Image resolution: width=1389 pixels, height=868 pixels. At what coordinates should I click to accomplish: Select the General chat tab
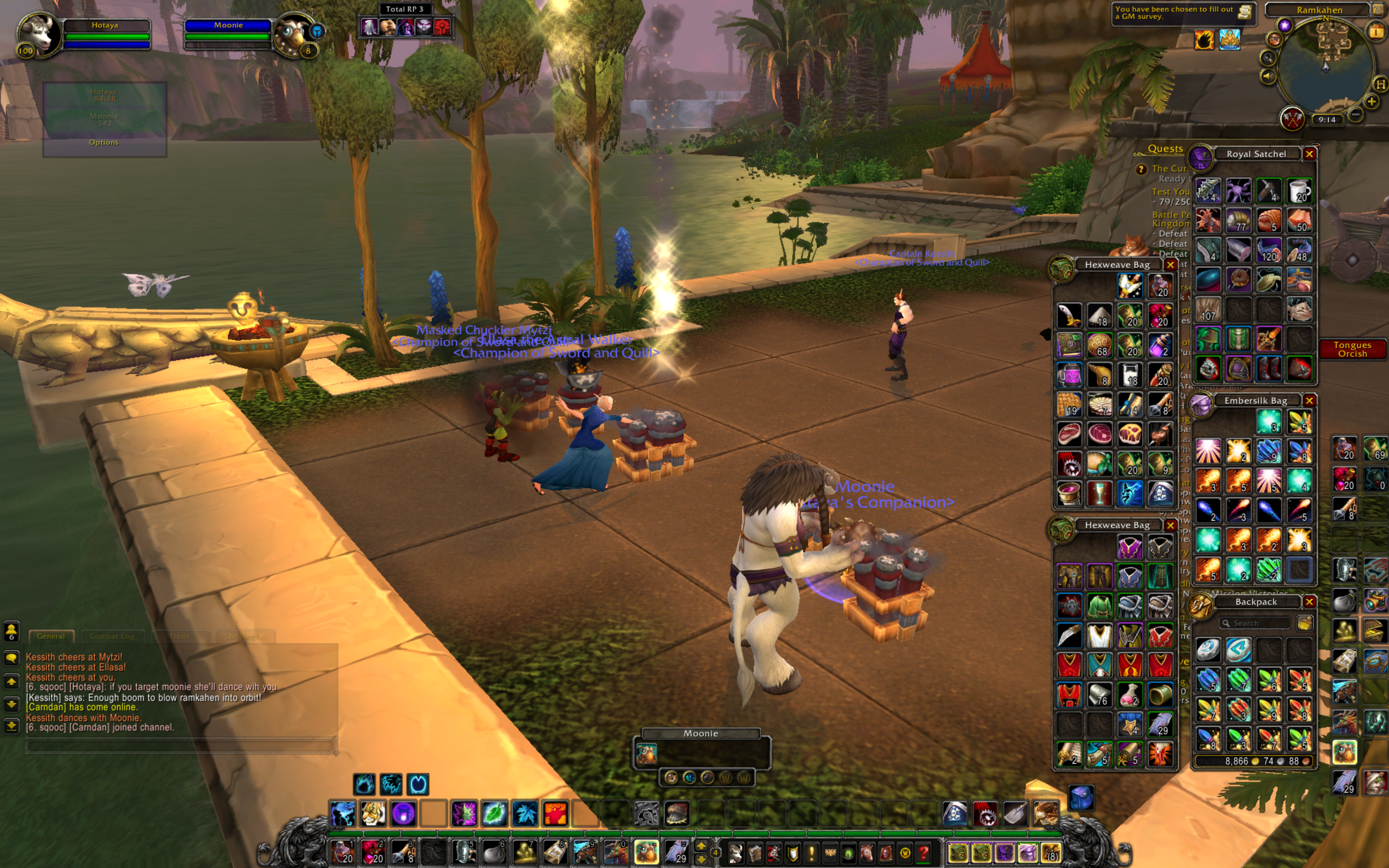(51, 636)
